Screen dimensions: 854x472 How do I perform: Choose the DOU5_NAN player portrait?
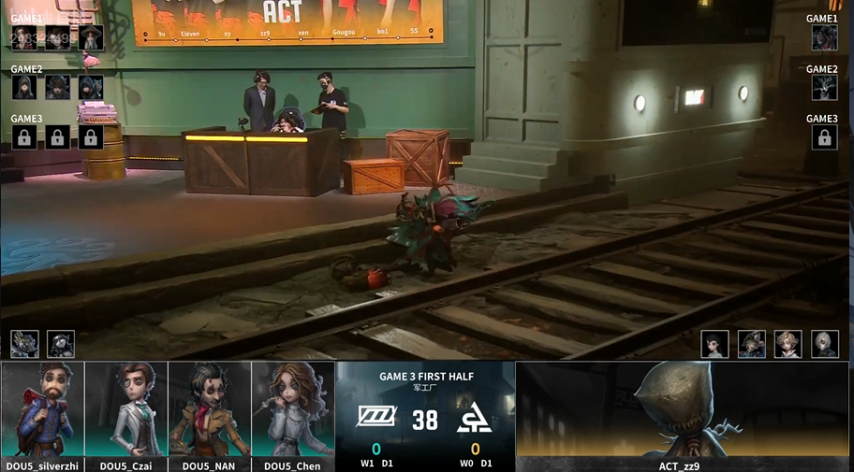pos(210,410)
